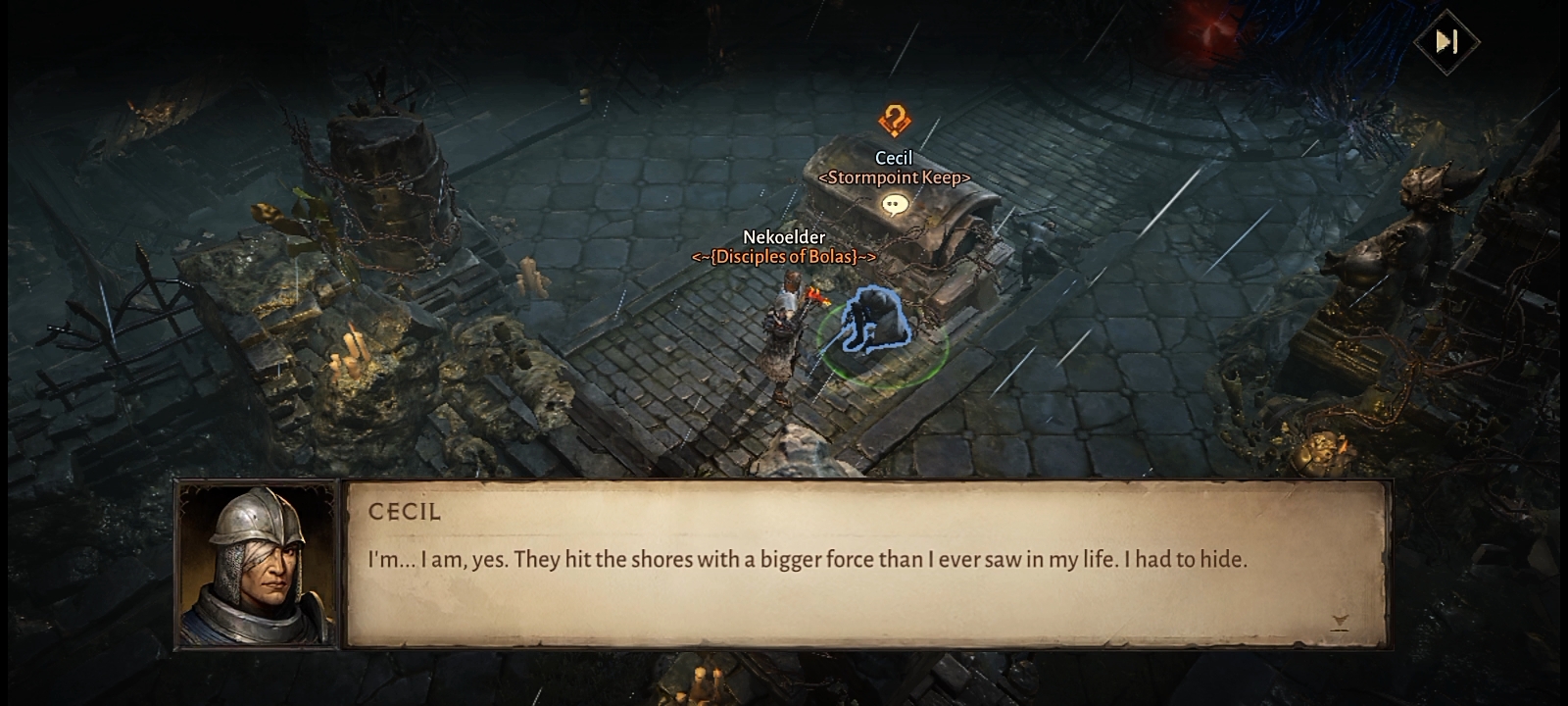This screenshot has width=1568, height=706.
Task: Advance Cecil's dialogue using the arrow indicator
Action: (1340, 622)
